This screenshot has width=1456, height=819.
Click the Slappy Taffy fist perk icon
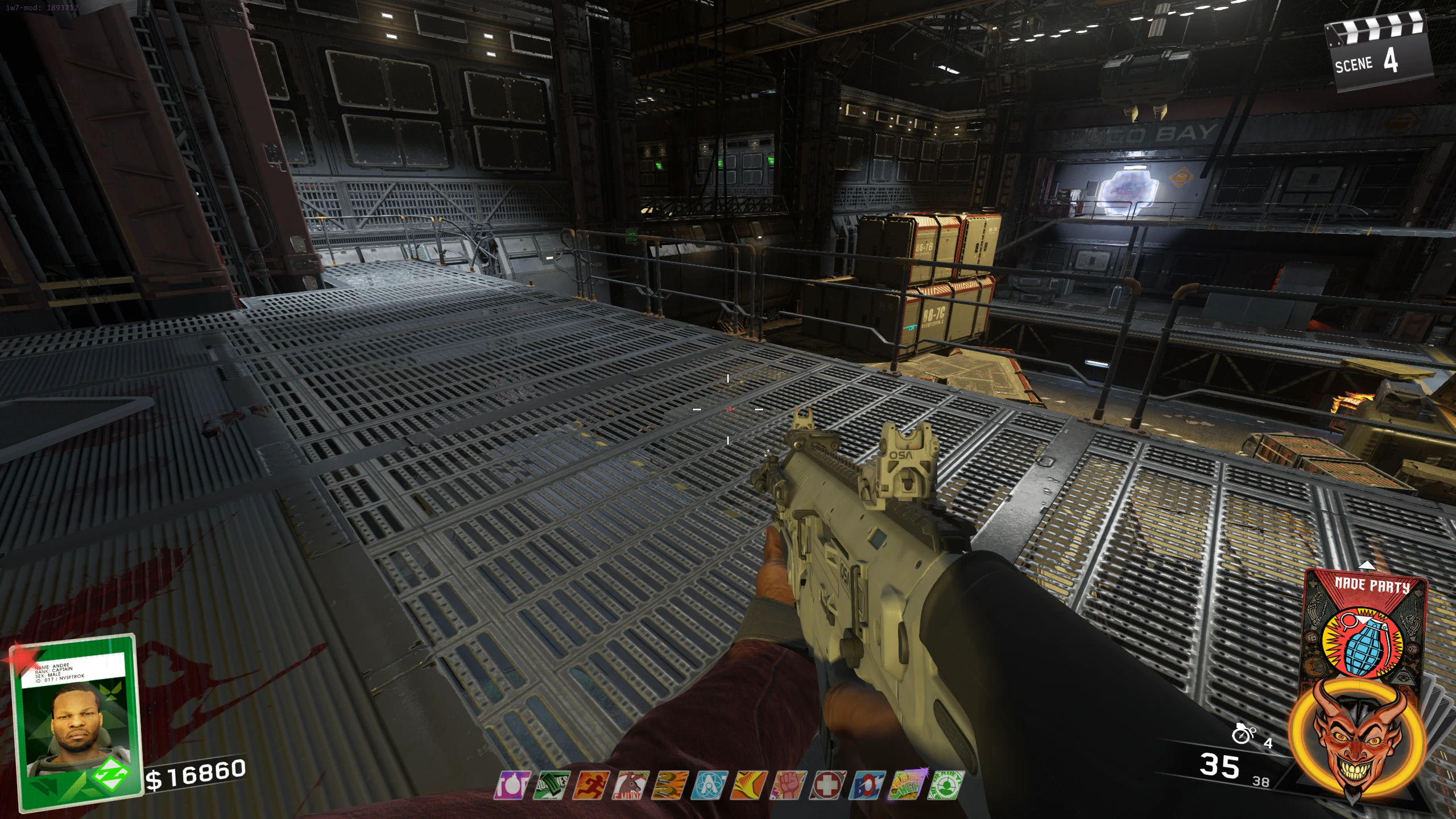coord(789,785)
